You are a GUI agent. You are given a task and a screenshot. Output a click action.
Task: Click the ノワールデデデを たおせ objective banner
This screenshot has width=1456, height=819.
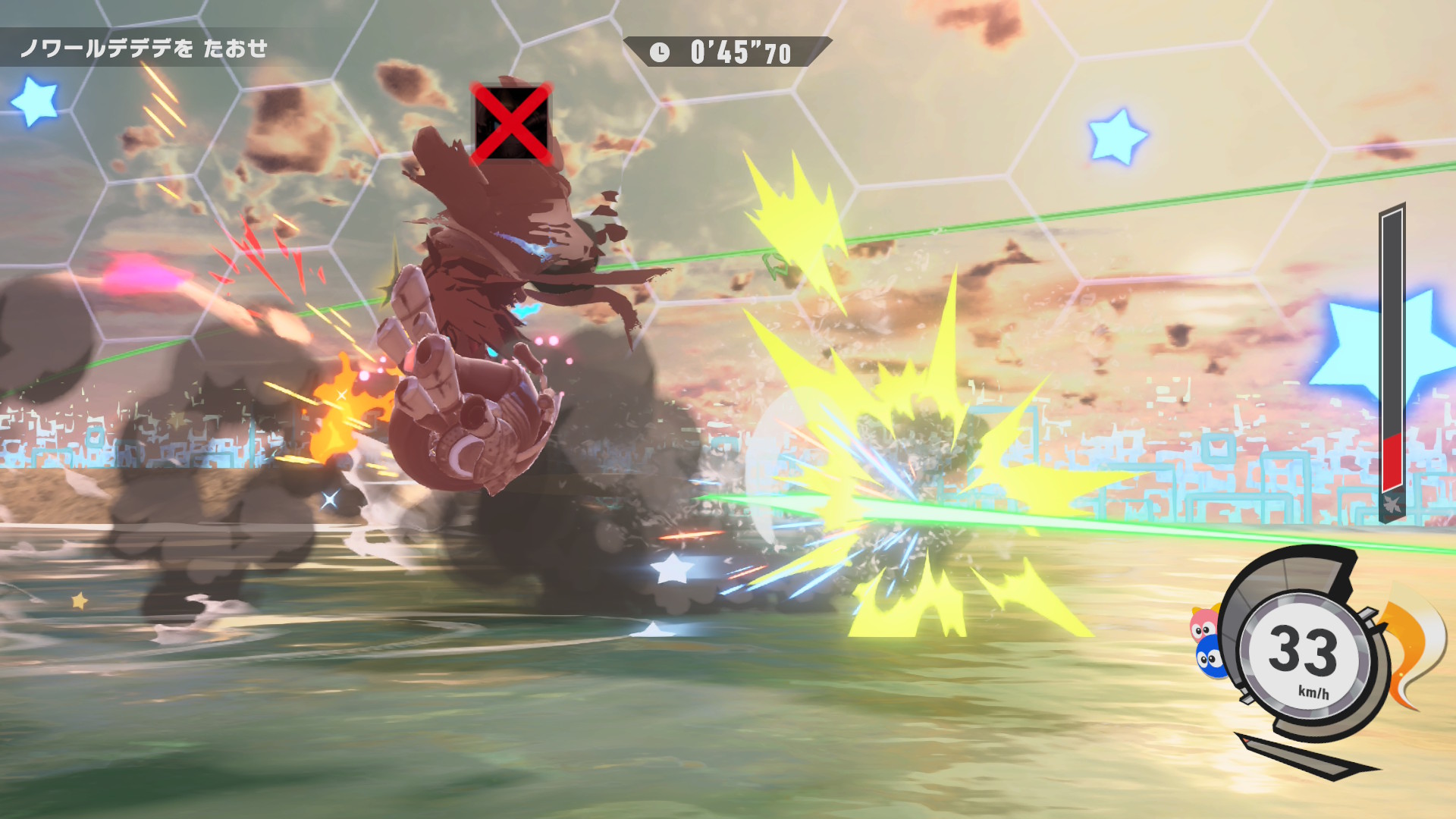pyautogui.click(x=144, y=49)
